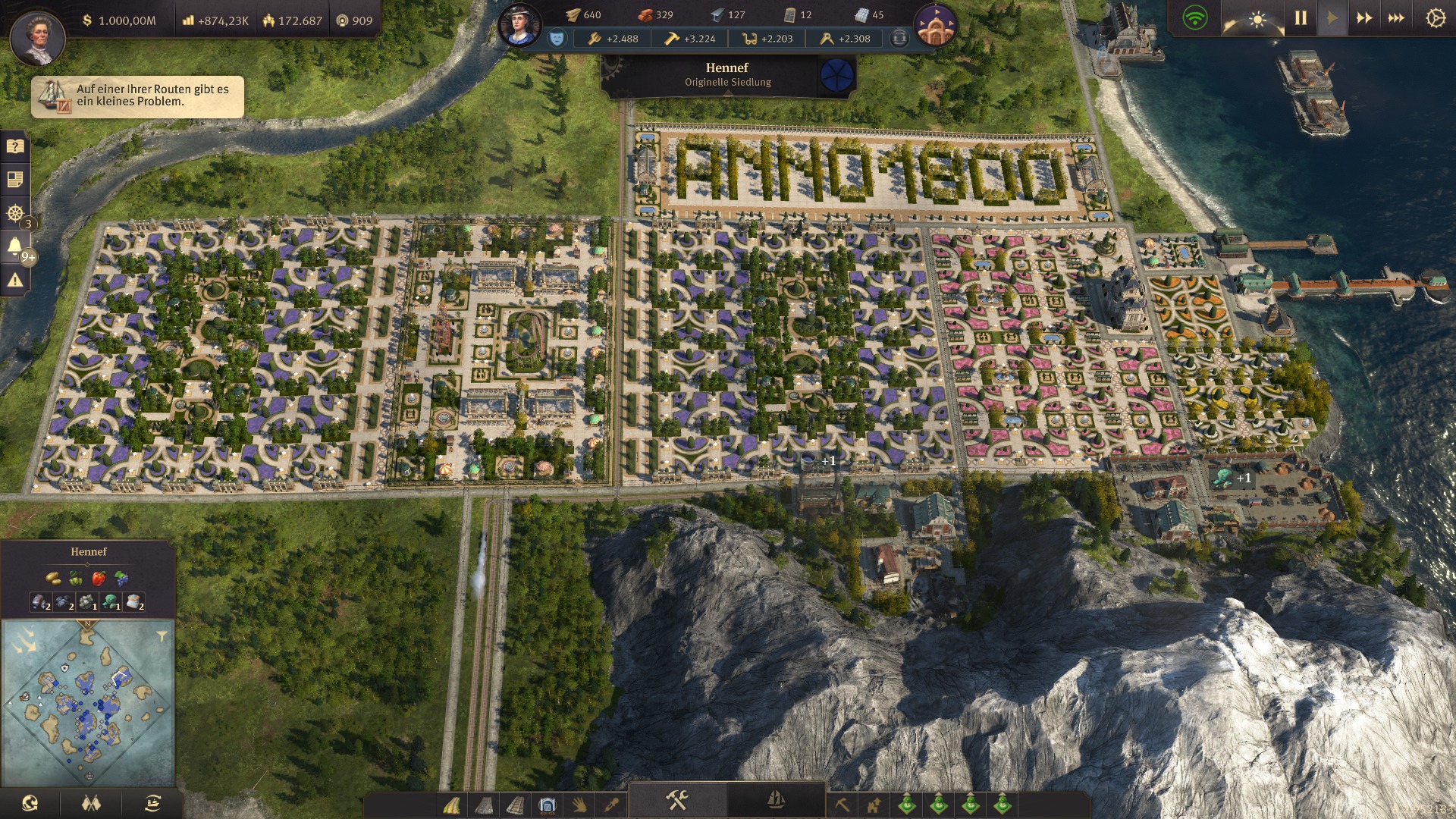Show the warning triangle alerts

pos(14,281)
